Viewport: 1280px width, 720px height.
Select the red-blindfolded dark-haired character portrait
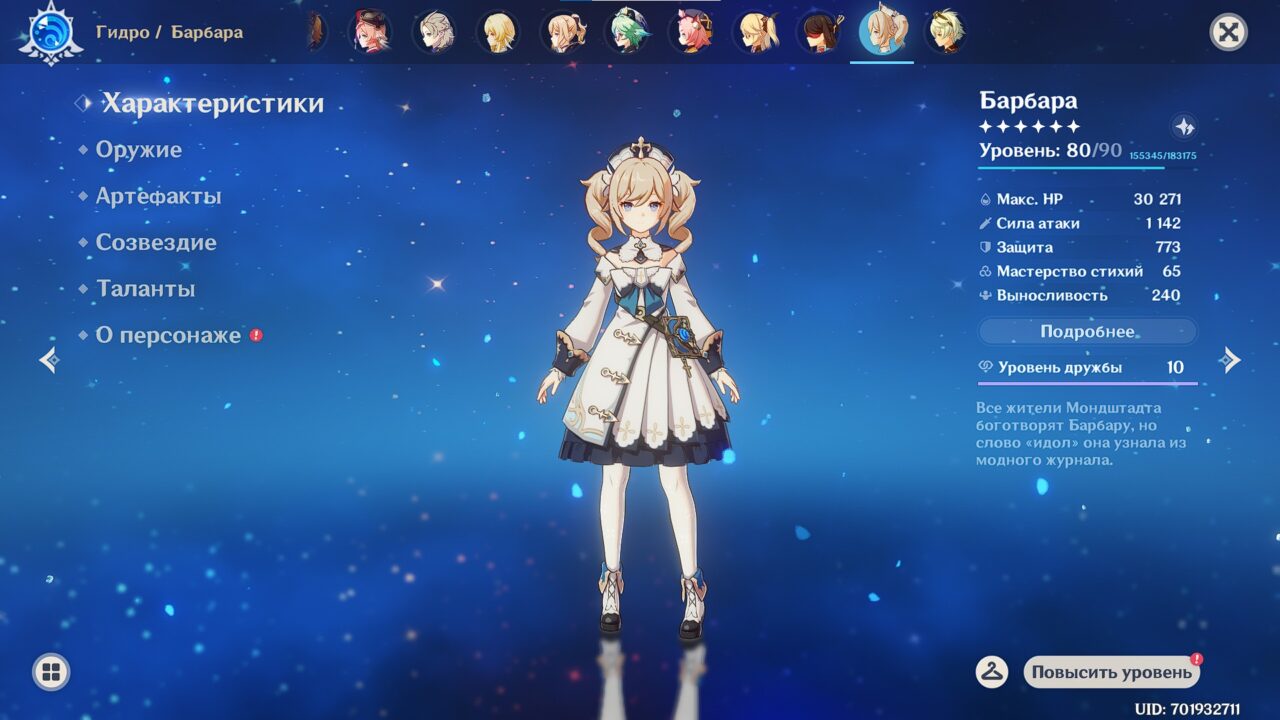[x=819, y=32]
